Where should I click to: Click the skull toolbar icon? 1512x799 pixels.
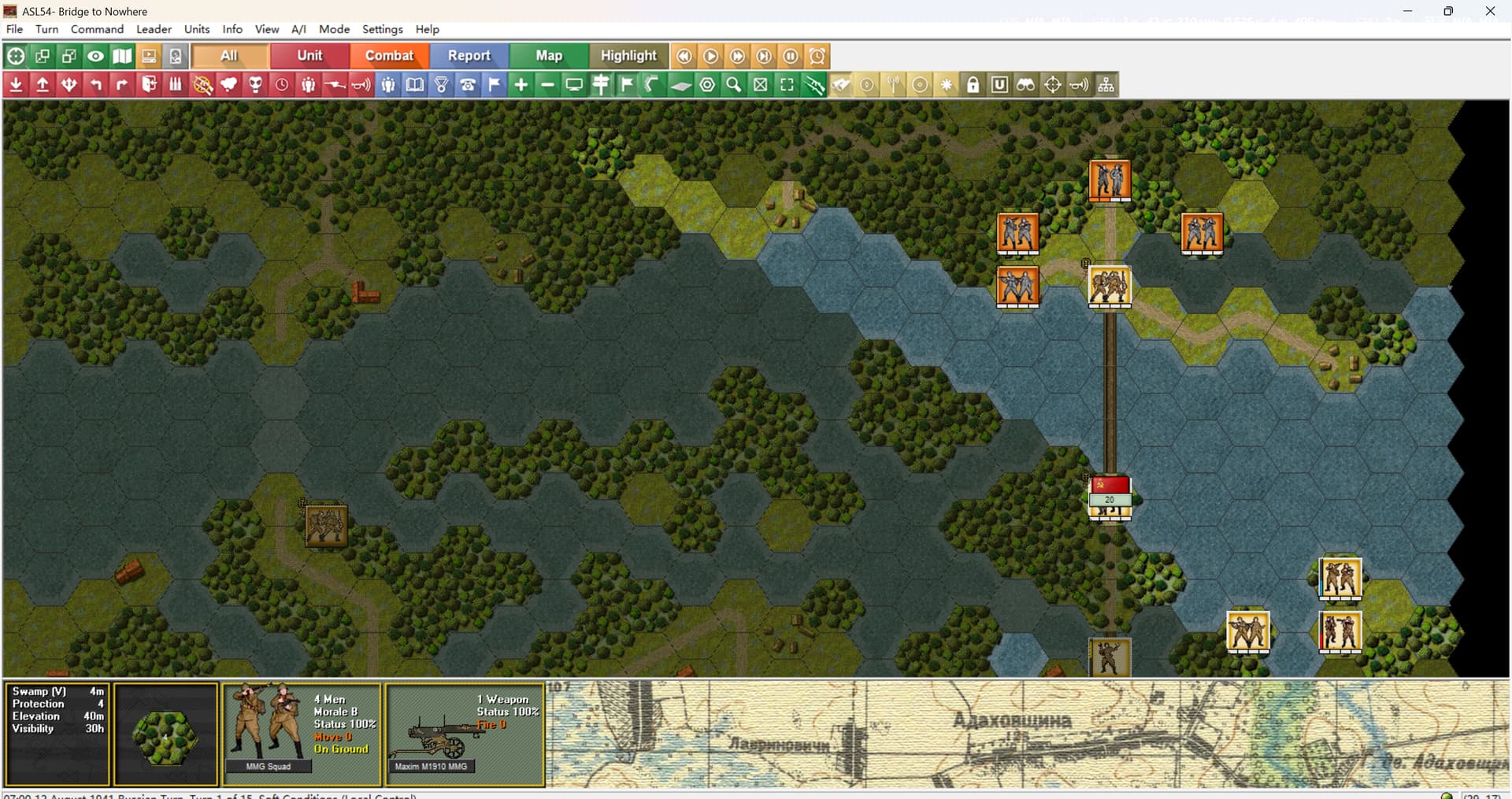pos(255,85)
